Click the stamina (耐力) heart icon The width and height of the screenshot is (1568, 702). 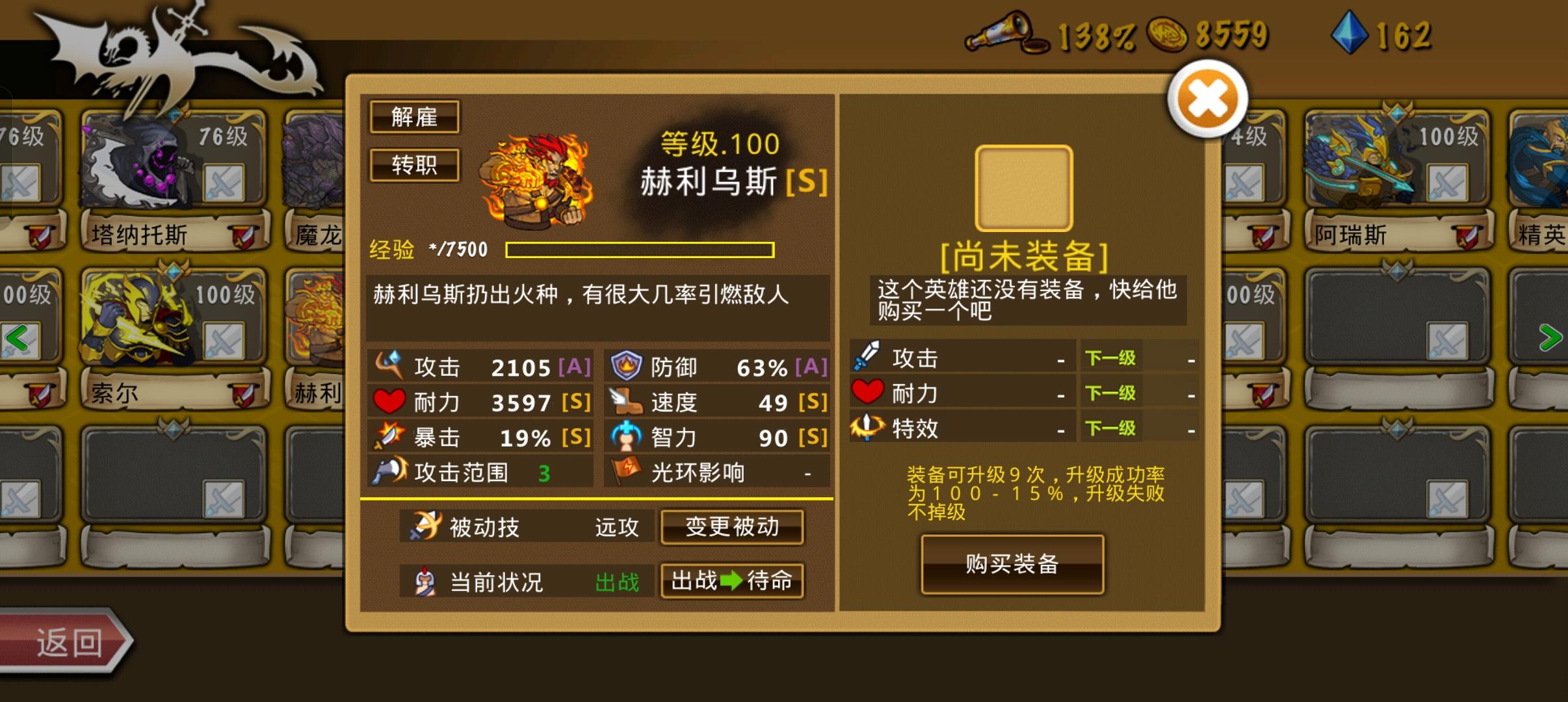pyautogui.click(x=389, y=402)
